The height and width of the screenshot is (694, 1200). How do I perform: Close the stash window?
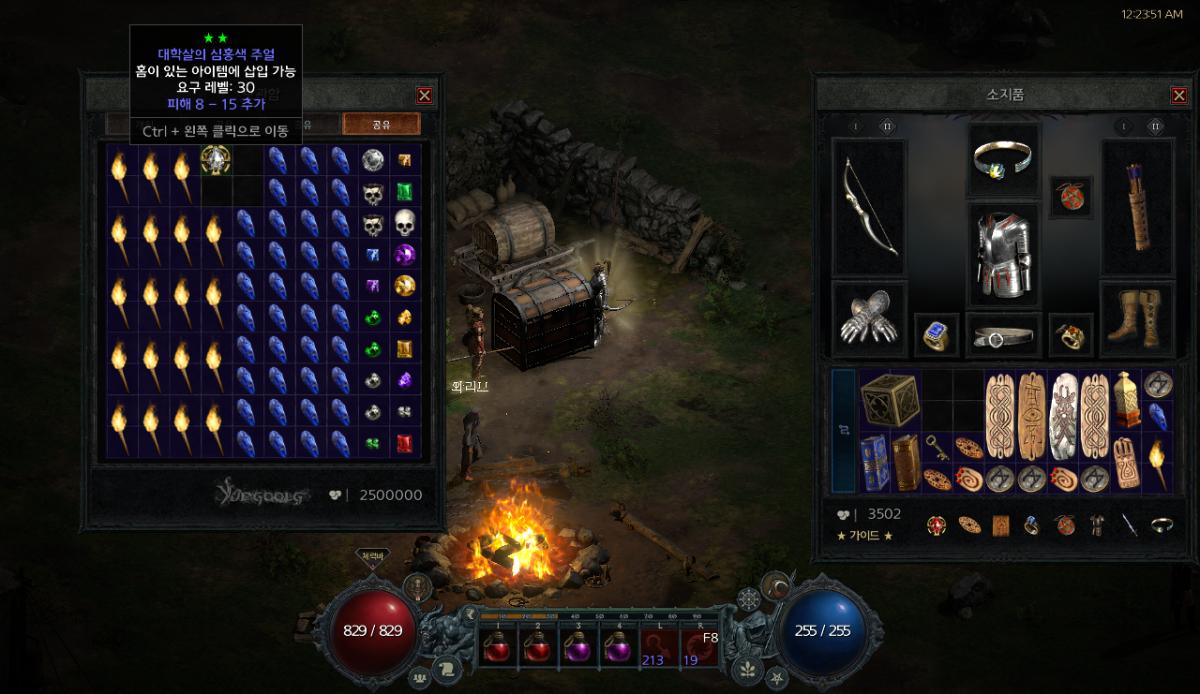click(x=425, y=96)
